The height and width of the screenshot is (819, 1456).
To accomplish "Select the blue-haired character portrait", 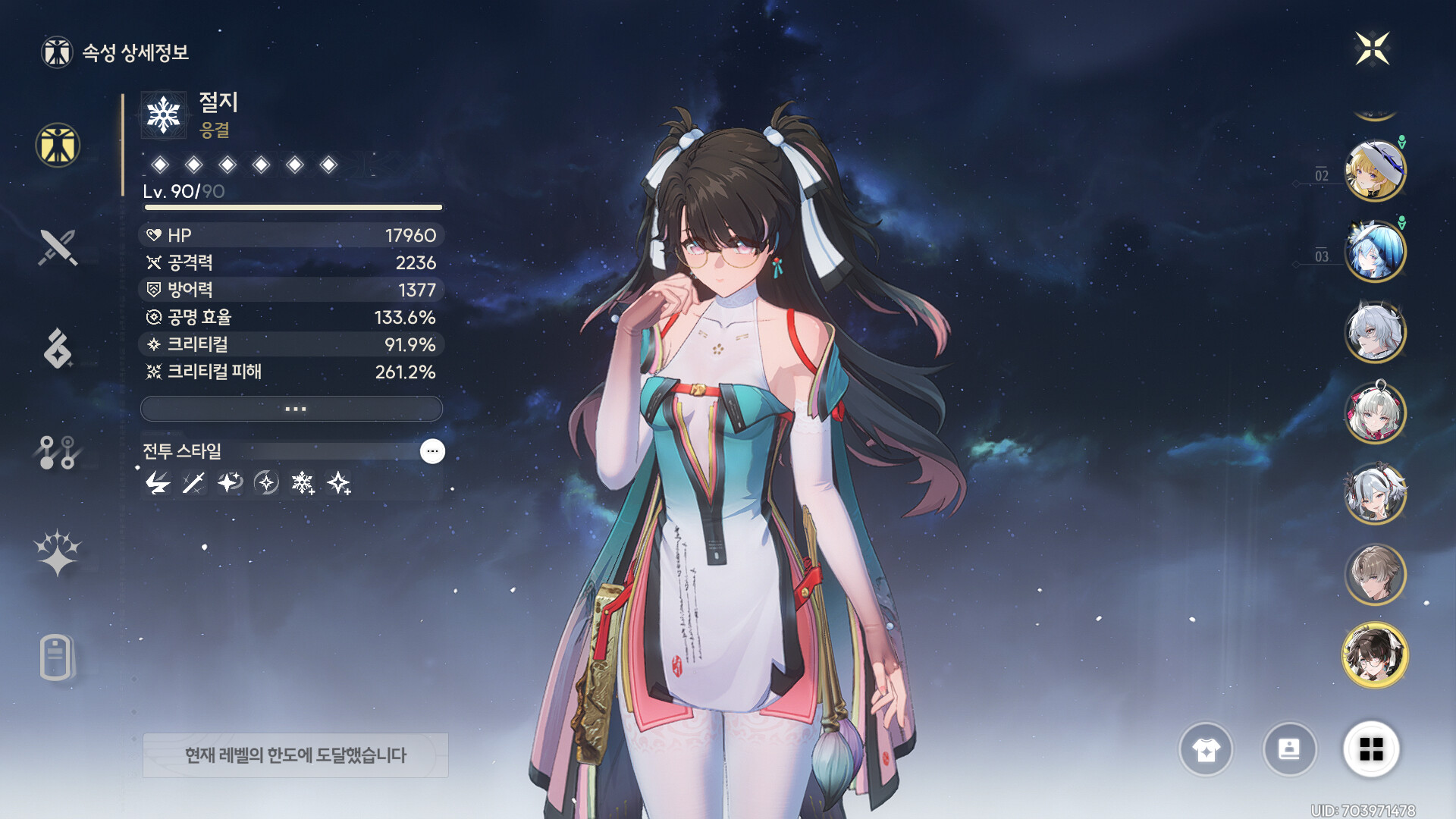I will (x=1374, y=251).
